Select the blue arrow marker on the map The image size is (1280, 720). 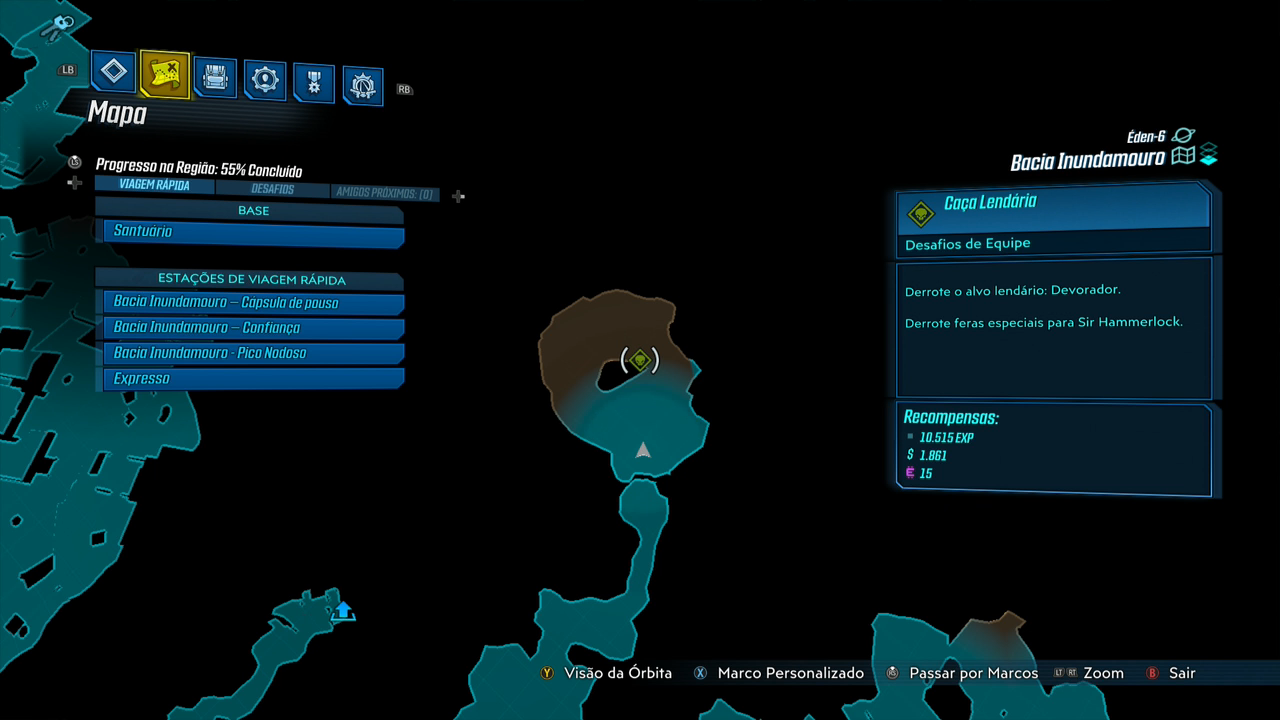click(x=343, y=610)
